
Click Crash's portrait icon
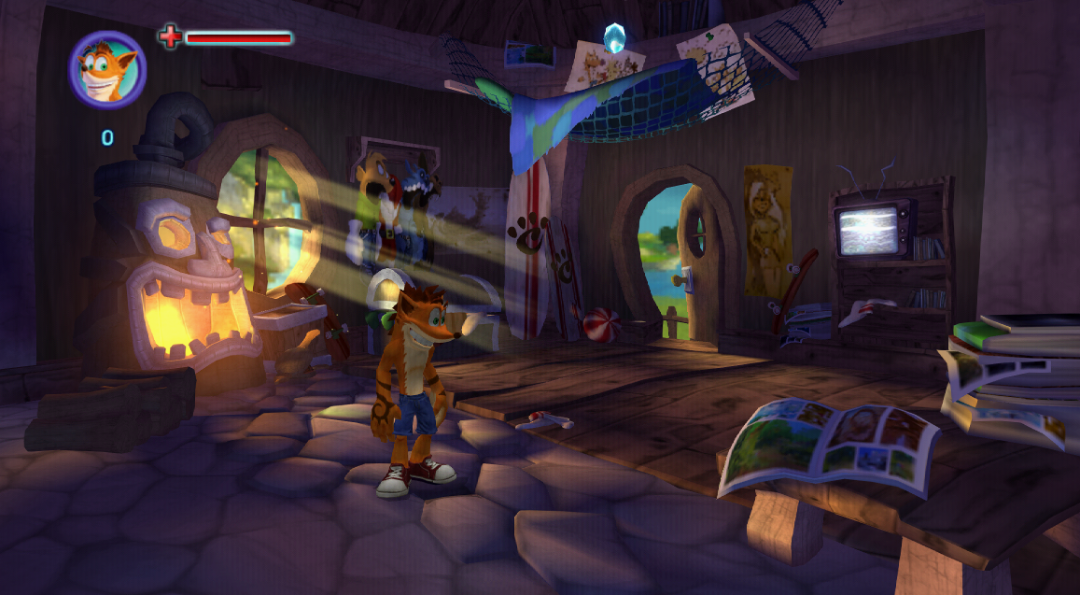[x=107, y=69]
